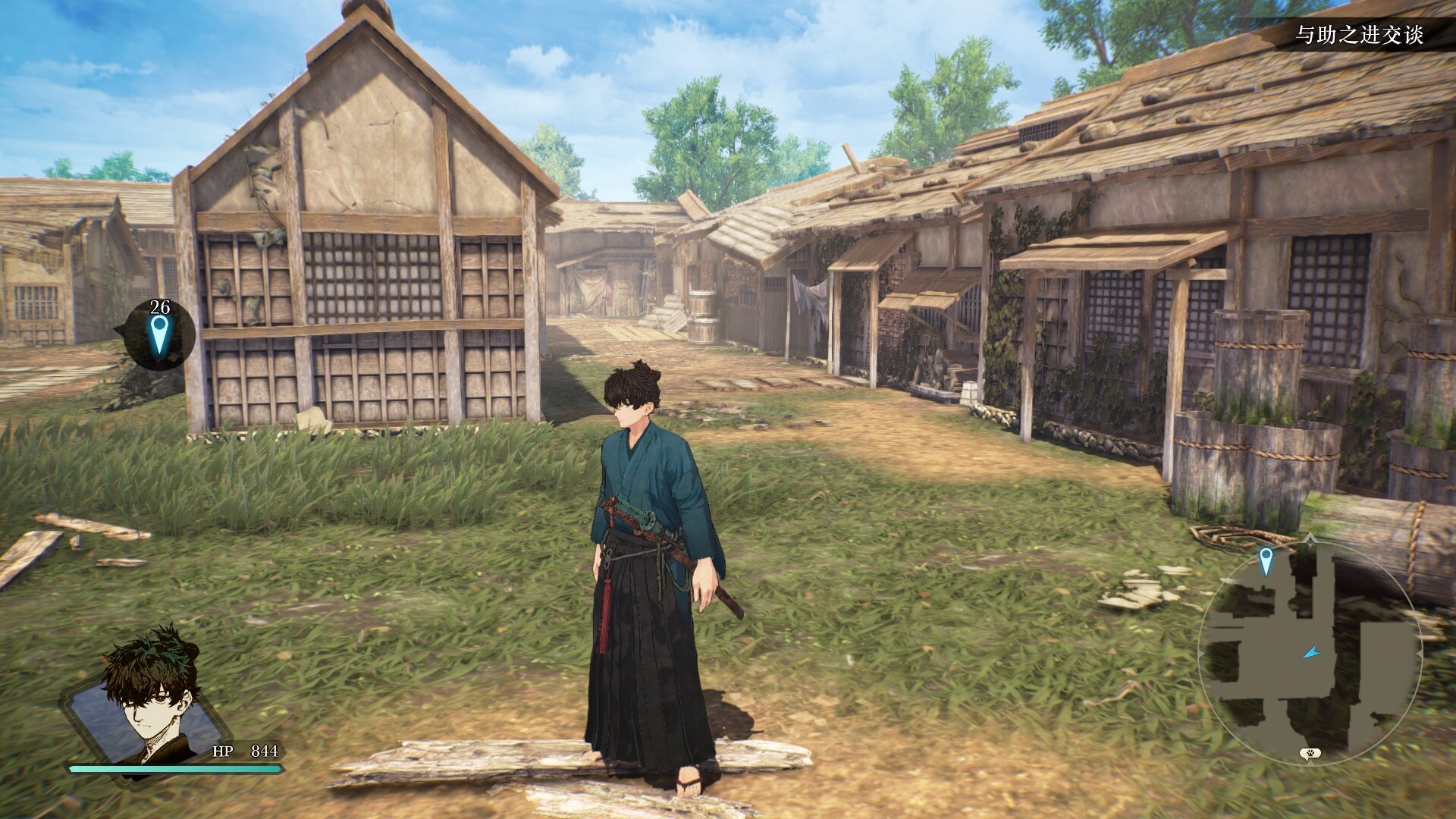
Task: Click the objective tracker "与助之进交谈"
Action: [x=1359, y=35]
